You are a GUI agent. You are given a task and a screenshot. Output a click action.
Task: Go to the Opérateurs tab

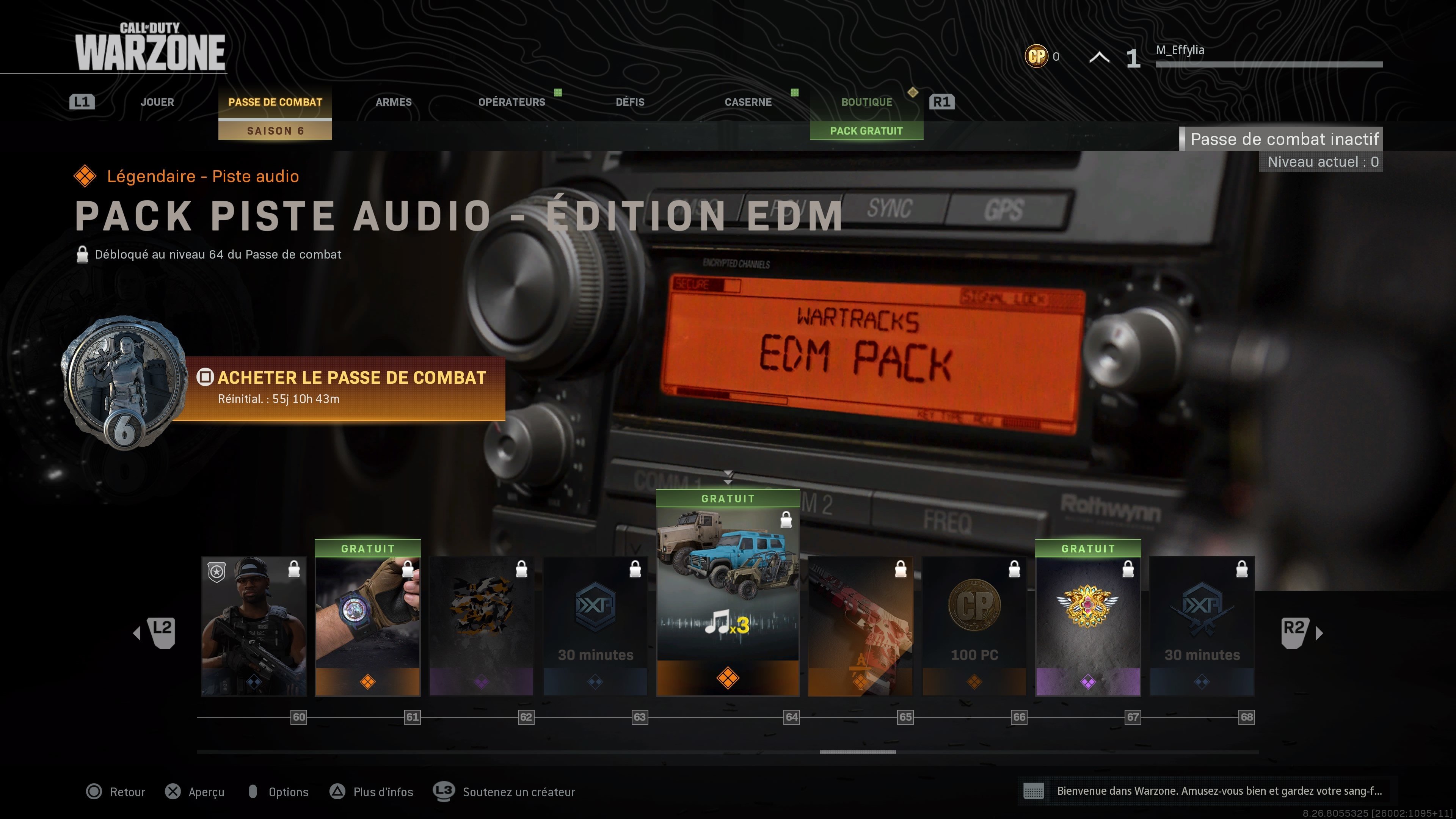tap(511, 102)
